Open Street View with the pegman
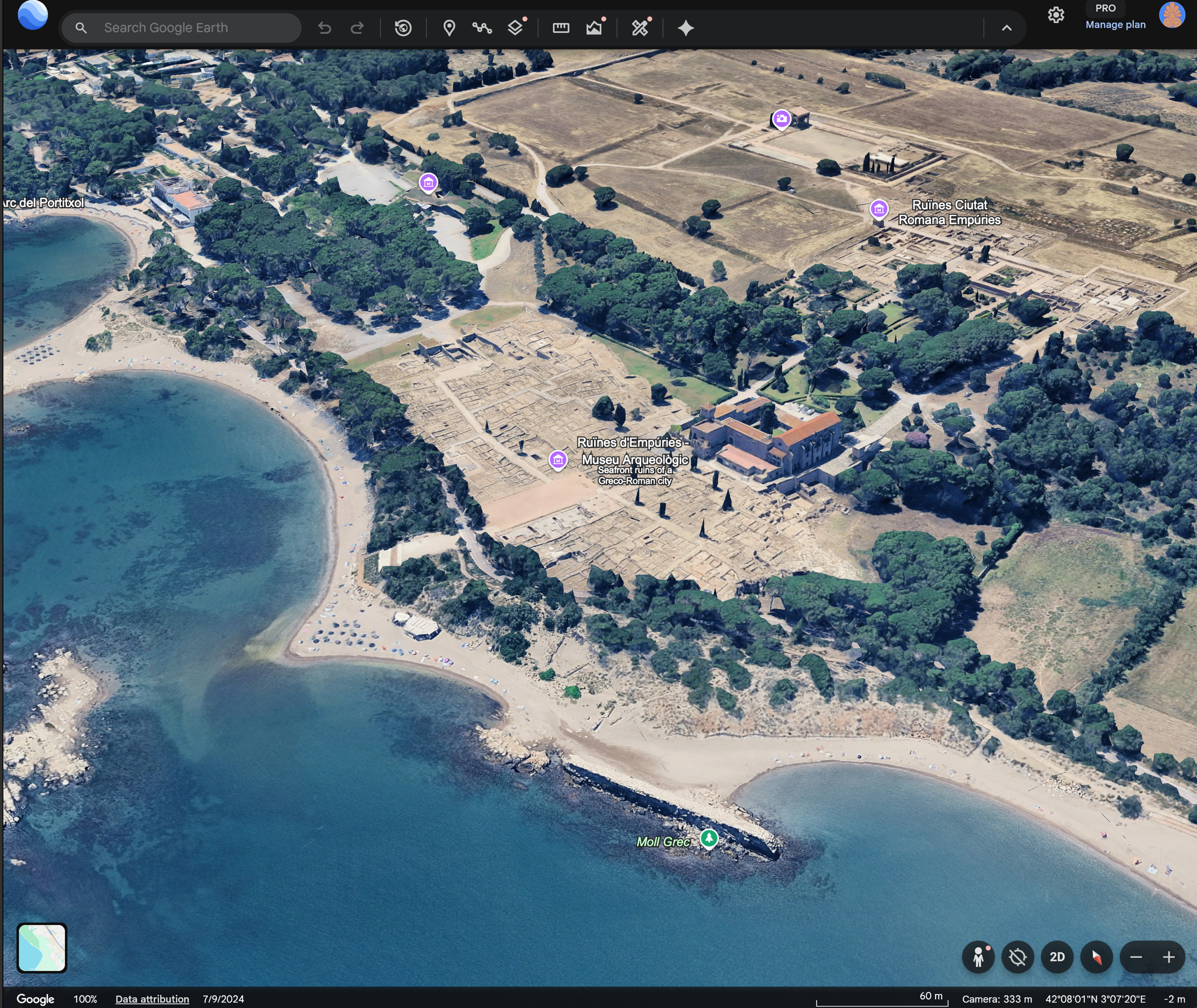The height and width of the screenshot is (1008, 1197). pyautogui.click(x=978, y=957)
